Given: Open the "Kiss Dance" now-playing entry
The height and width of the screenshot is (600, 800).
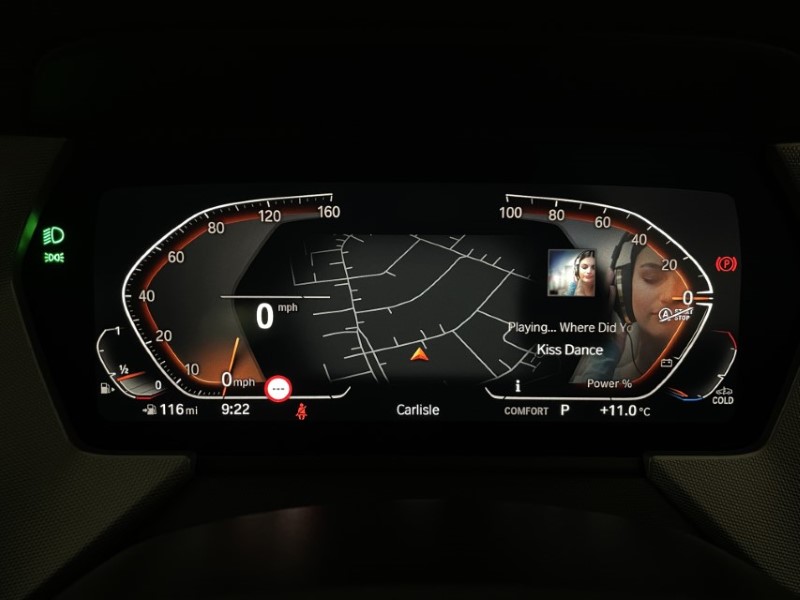Looking at the screenshot, I should [x=569, y=350].
